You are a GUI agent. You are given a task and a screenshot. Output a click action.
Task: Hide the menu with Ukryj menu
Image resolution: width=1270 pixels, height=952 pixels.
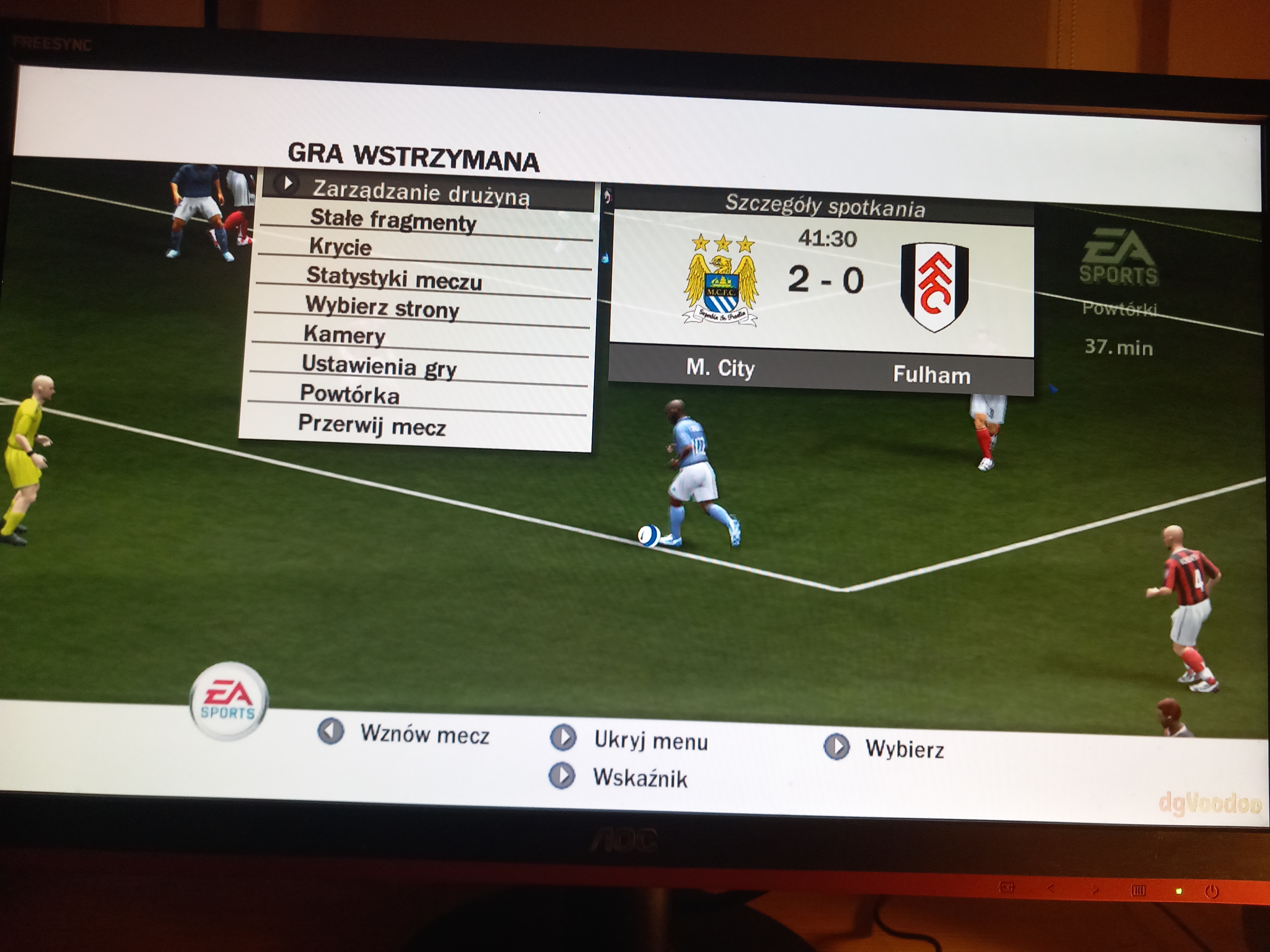coord(650,741)
